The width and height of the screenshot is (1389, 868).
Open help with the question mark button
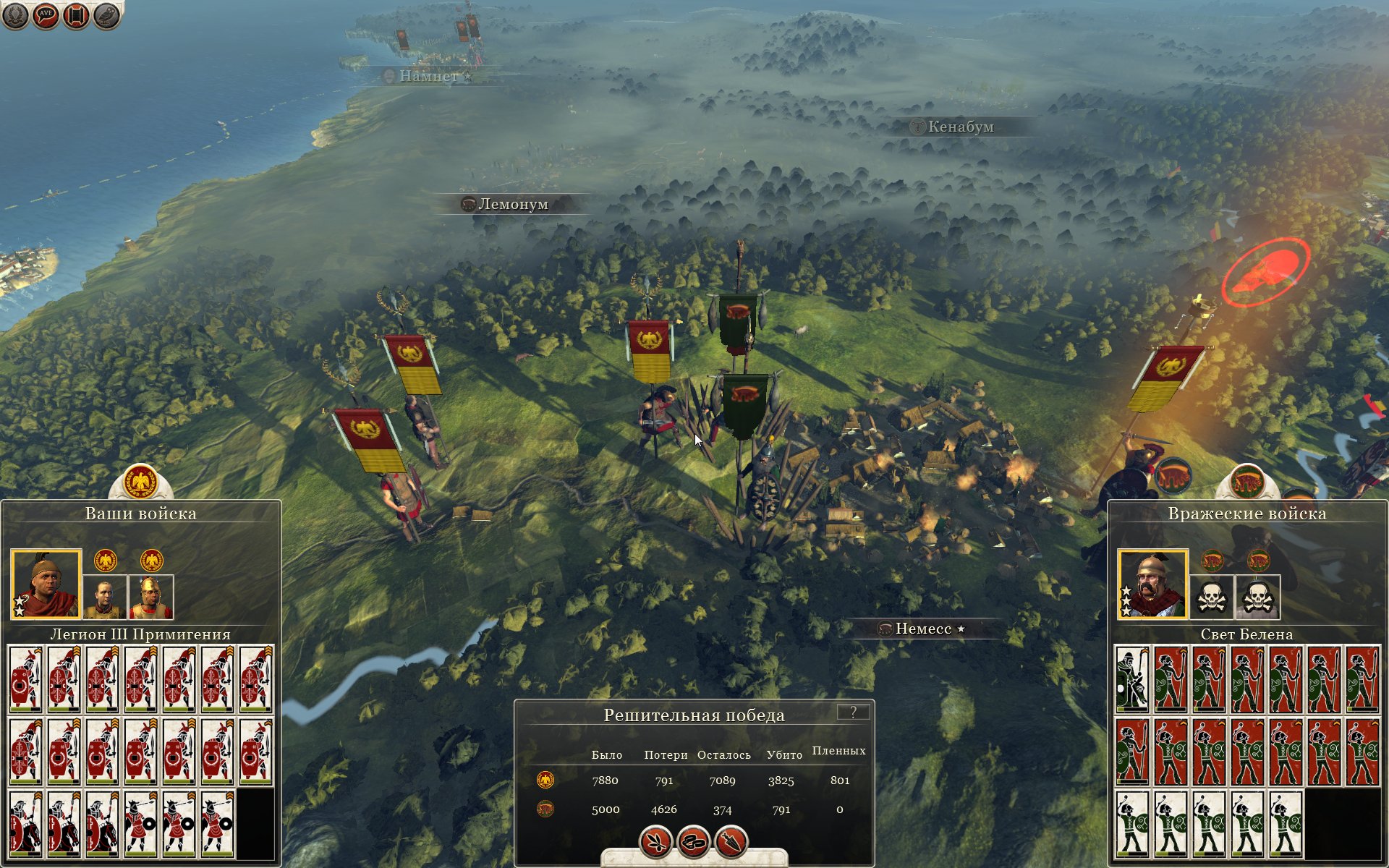[853, 712]
